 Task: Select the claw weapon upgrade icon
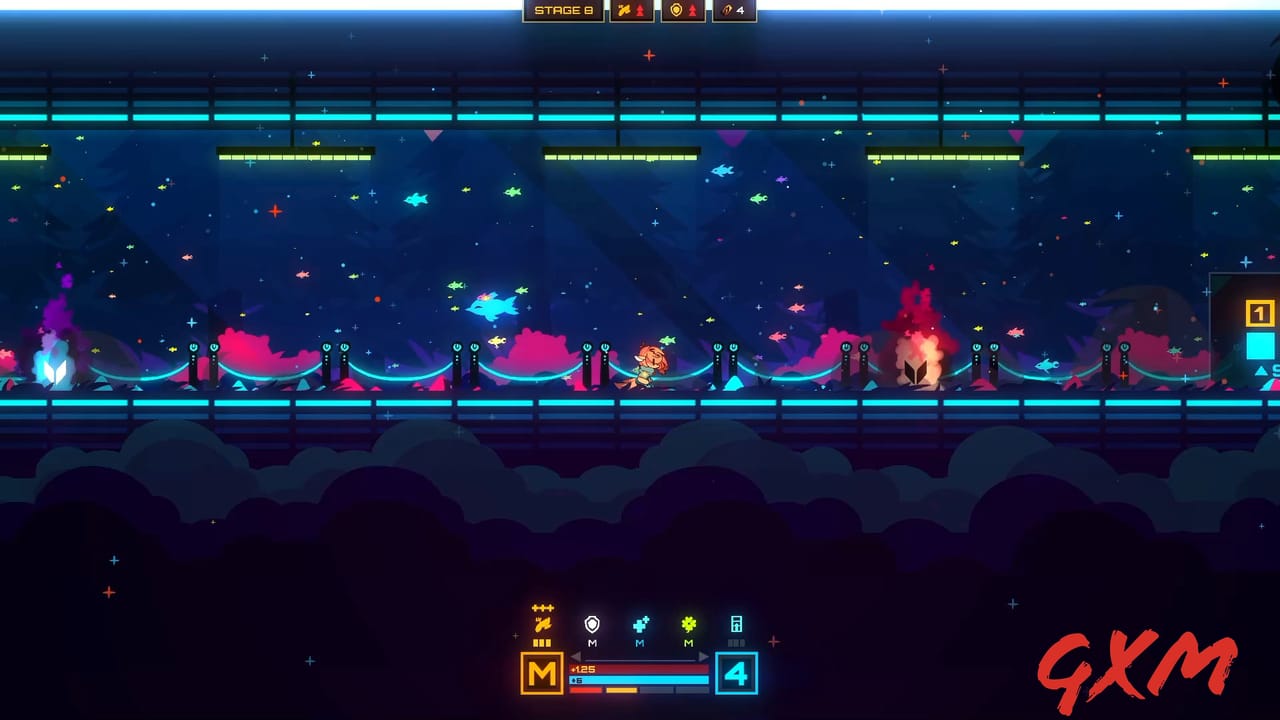pos(541,624)
